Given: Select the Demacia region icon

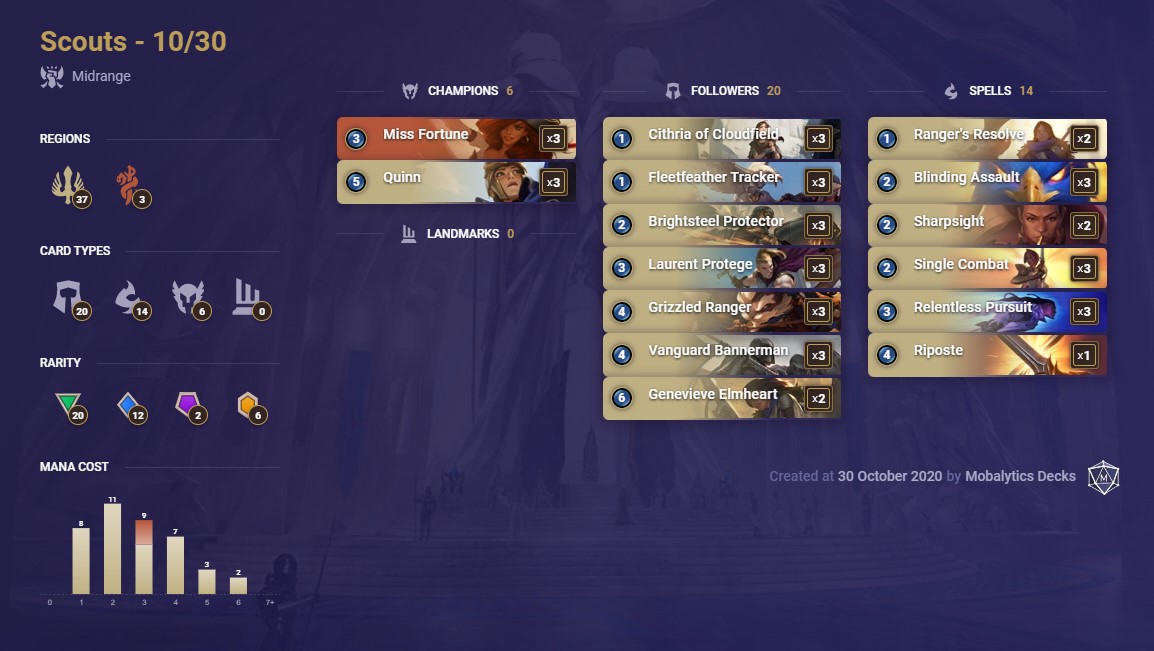Looking at the screenshot, I should [67, 185].
